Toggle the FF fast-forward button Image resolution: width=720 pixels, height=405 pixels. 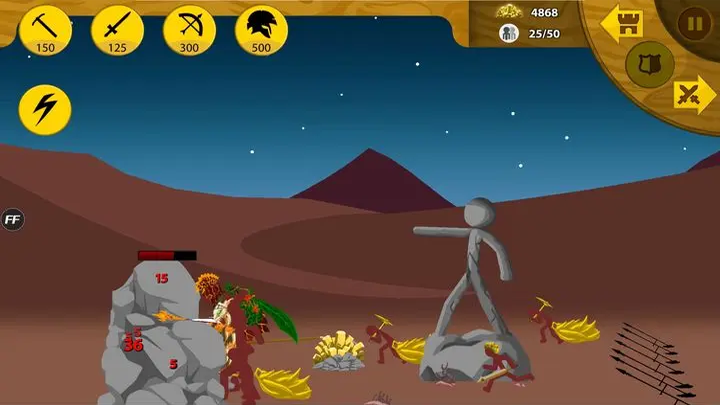[x=13, y=220]
